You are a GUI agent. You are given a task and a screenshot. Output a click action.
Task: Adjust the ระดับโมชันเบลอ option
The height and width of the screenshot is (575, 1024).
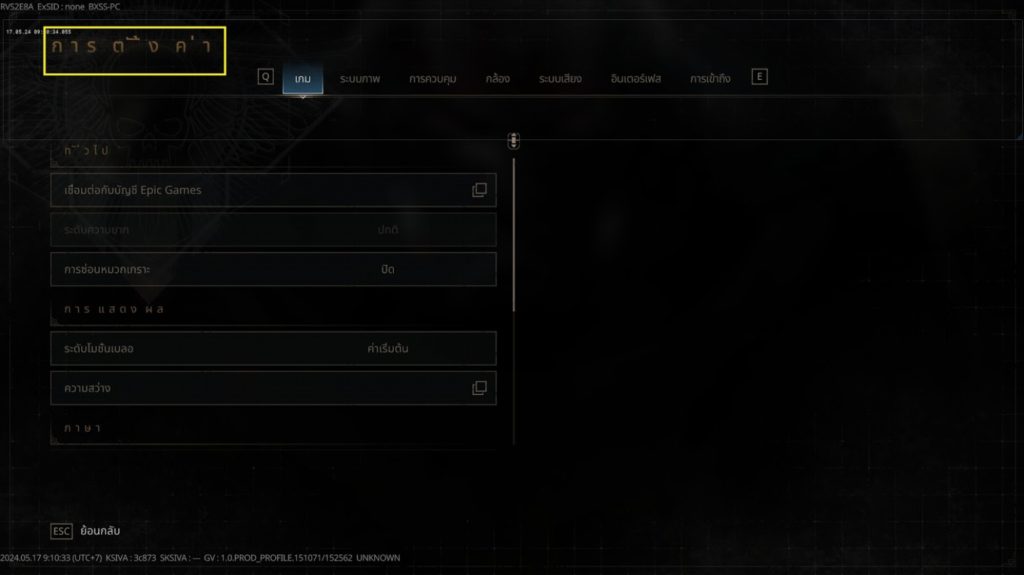[273, 348]
